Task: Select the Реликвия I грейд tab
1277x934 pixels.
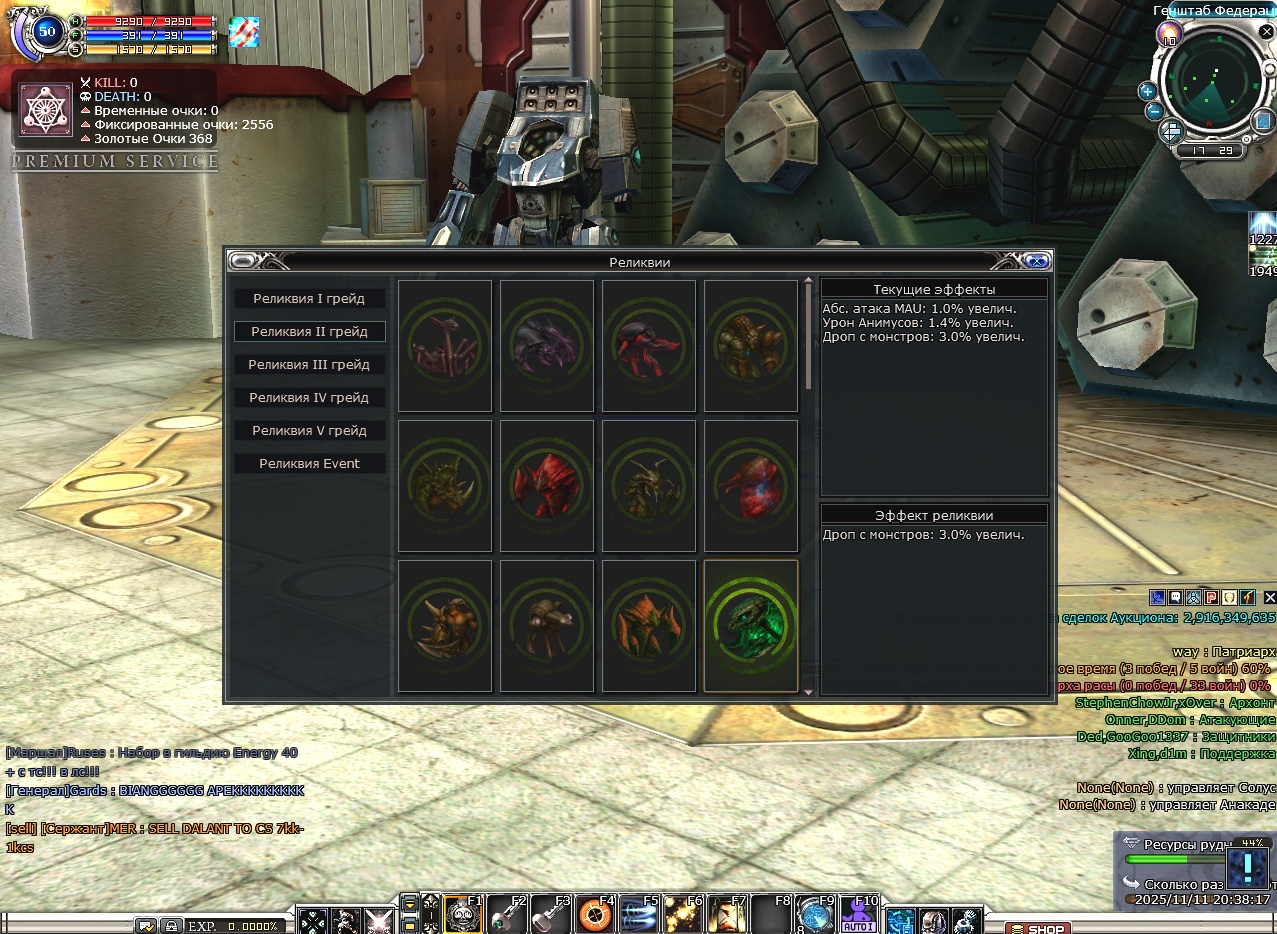Action: point(309,299)
